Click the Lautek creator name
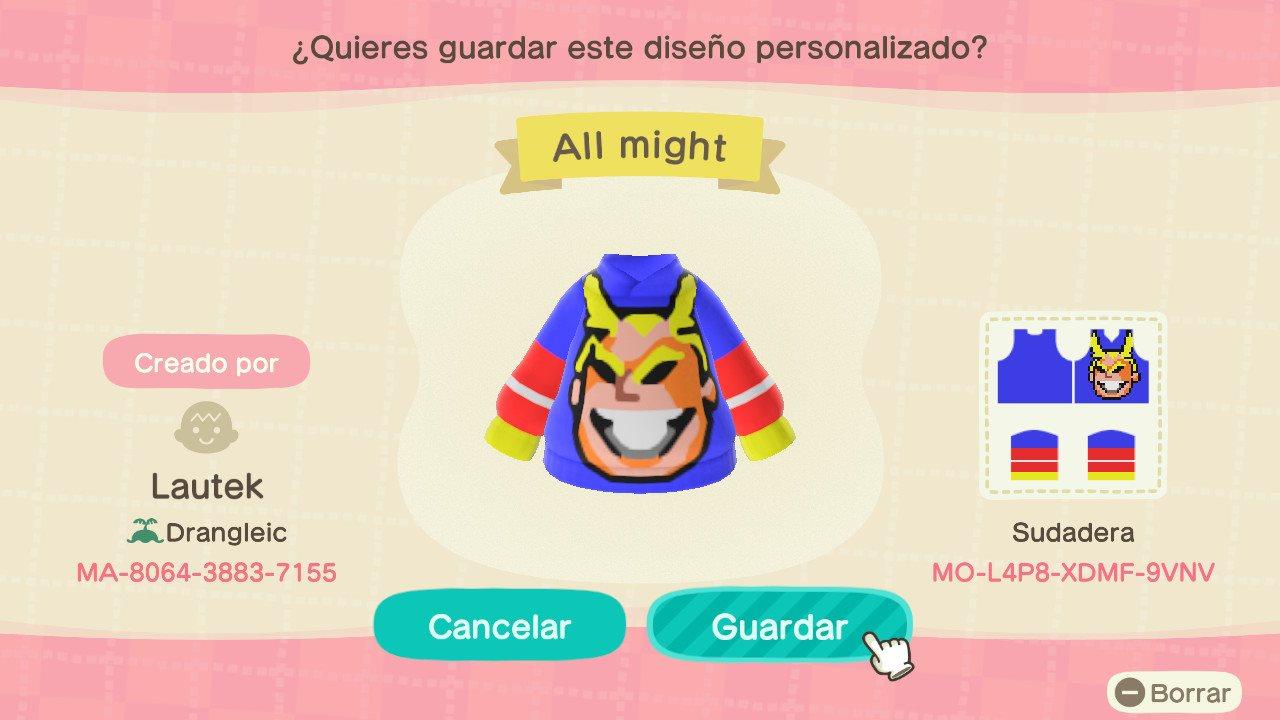This screenshot has width=1280, height=720. (x=207, y=489)
